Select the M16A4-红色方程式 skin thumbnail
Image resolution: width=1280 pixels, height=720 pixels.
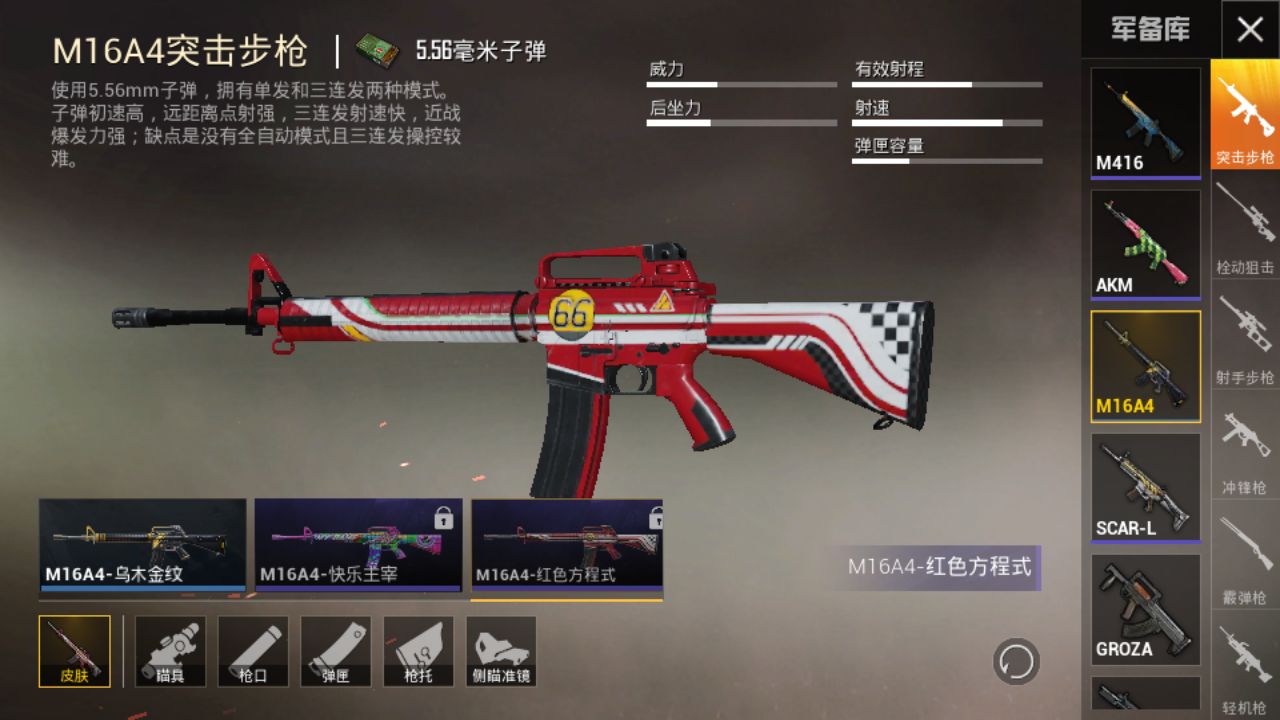(567, 544)
